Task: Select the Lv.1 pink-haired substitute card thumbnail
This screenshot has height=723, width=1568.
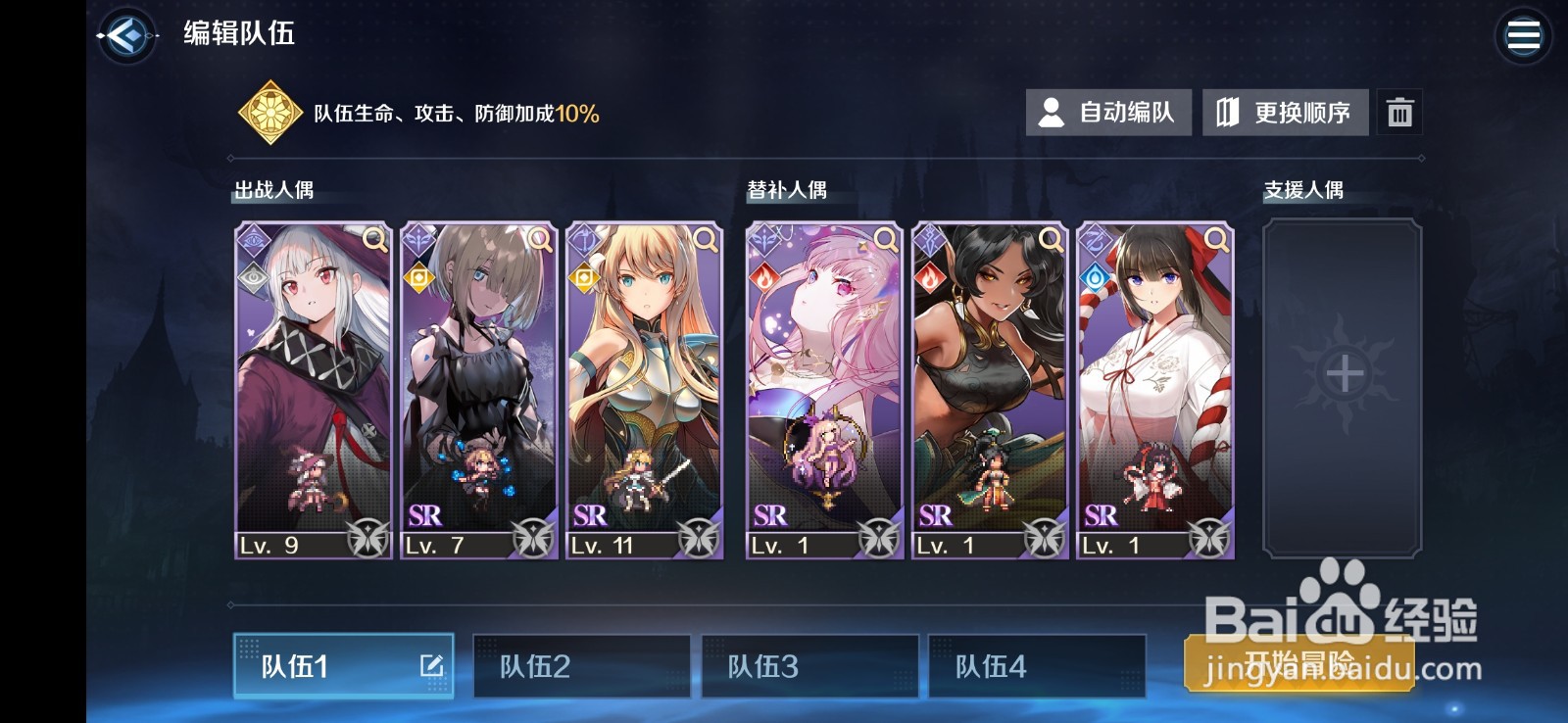Action: (x=821, y=392)
